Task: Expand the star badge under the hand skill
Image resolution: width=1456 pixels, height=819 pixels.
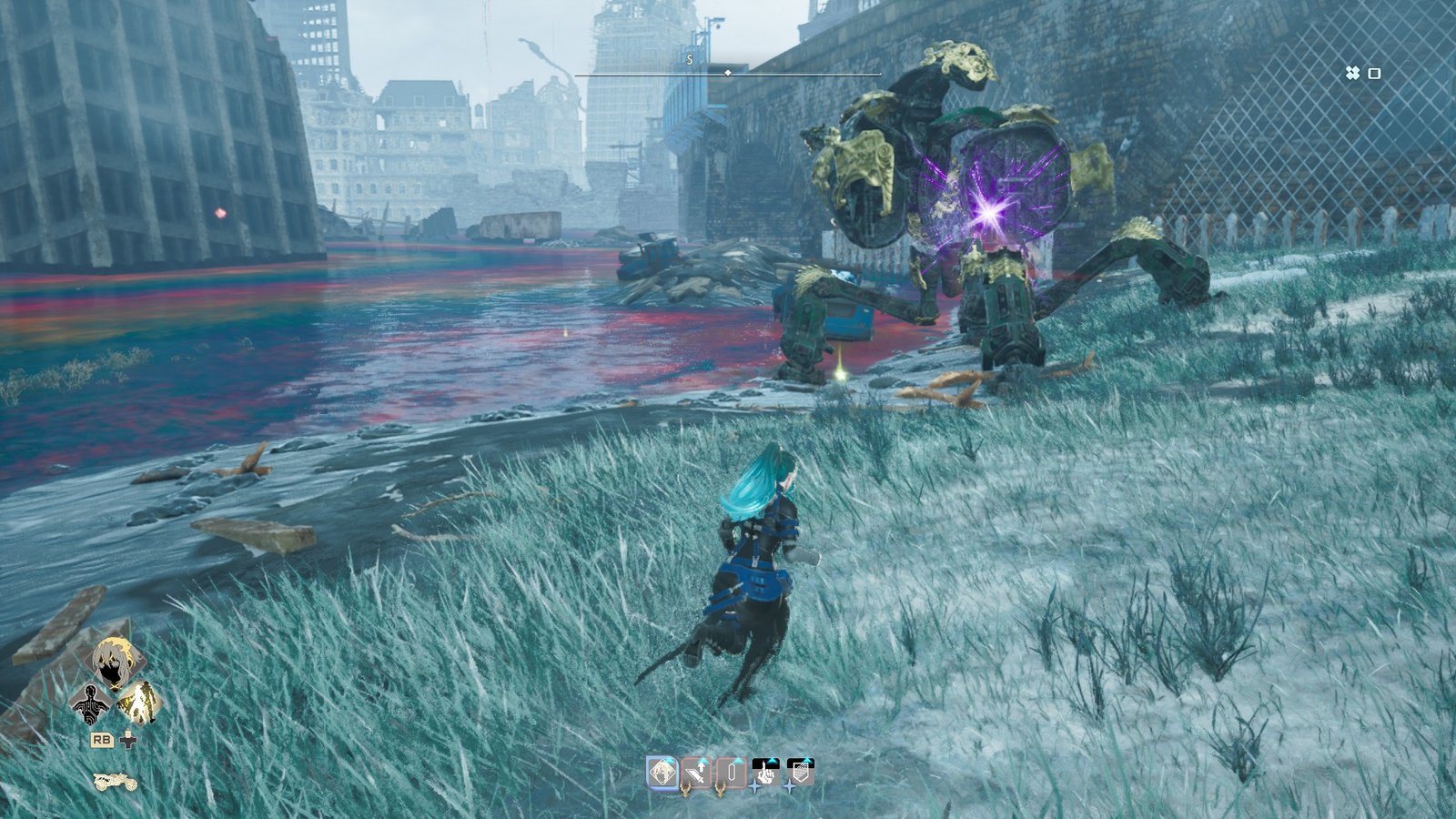Action: tap(753, 784)
